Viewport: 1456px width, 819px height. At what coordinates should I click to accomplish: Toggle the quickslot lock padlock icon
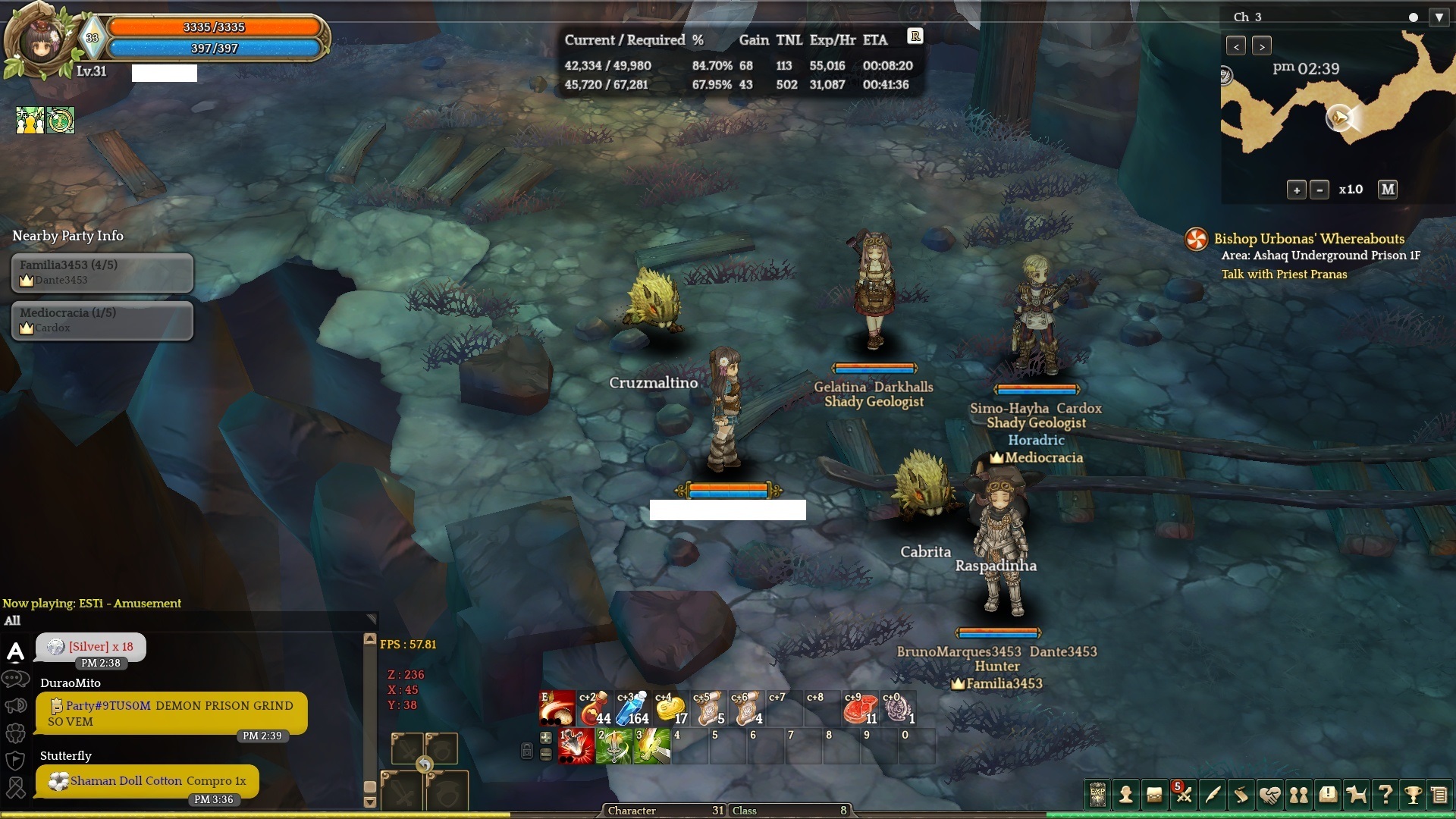pyautogui.click(x=527, y=750)
